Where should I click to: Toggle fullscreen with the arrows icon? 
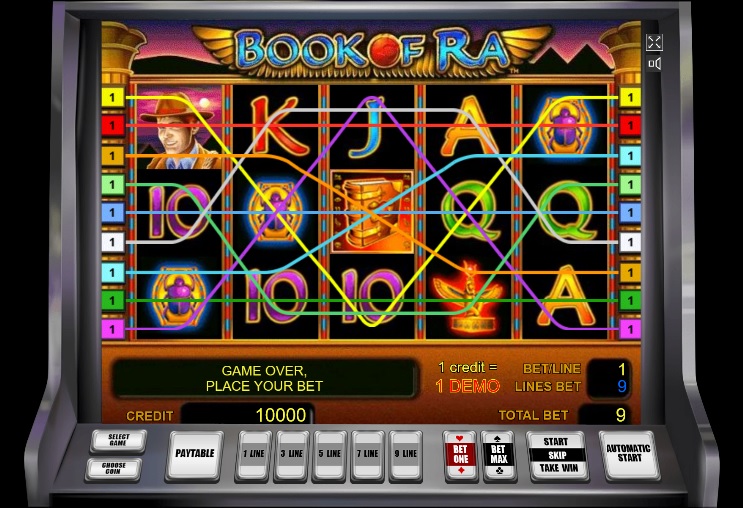[x=654, y=42]
